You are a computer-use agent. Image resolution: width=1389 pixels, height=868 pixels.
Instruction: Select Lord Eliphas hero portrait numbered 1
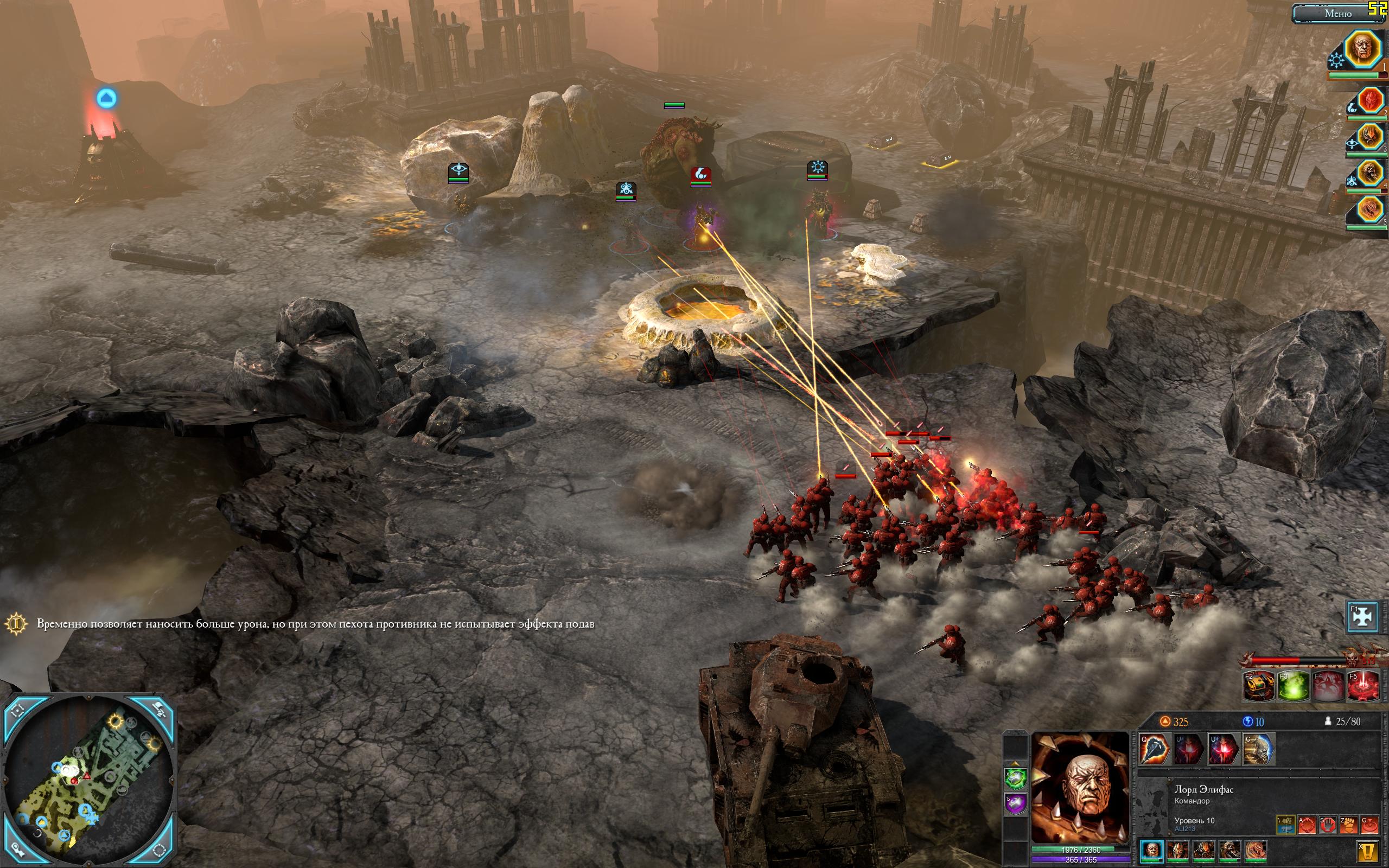(1362, 49)
